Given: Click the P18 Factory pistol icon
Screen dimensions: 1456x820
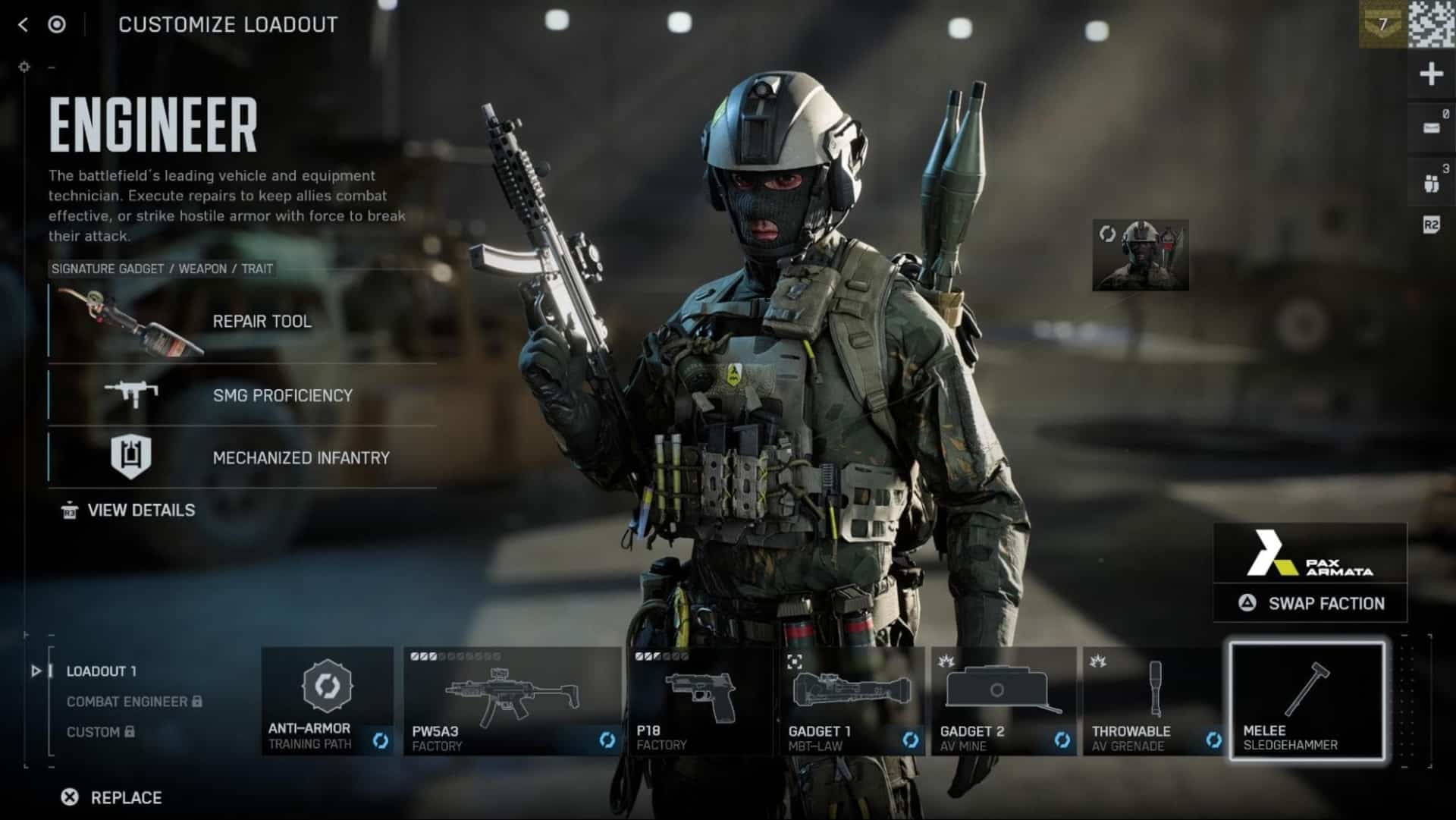Looking at the screenshot, I should pos(701,694).
